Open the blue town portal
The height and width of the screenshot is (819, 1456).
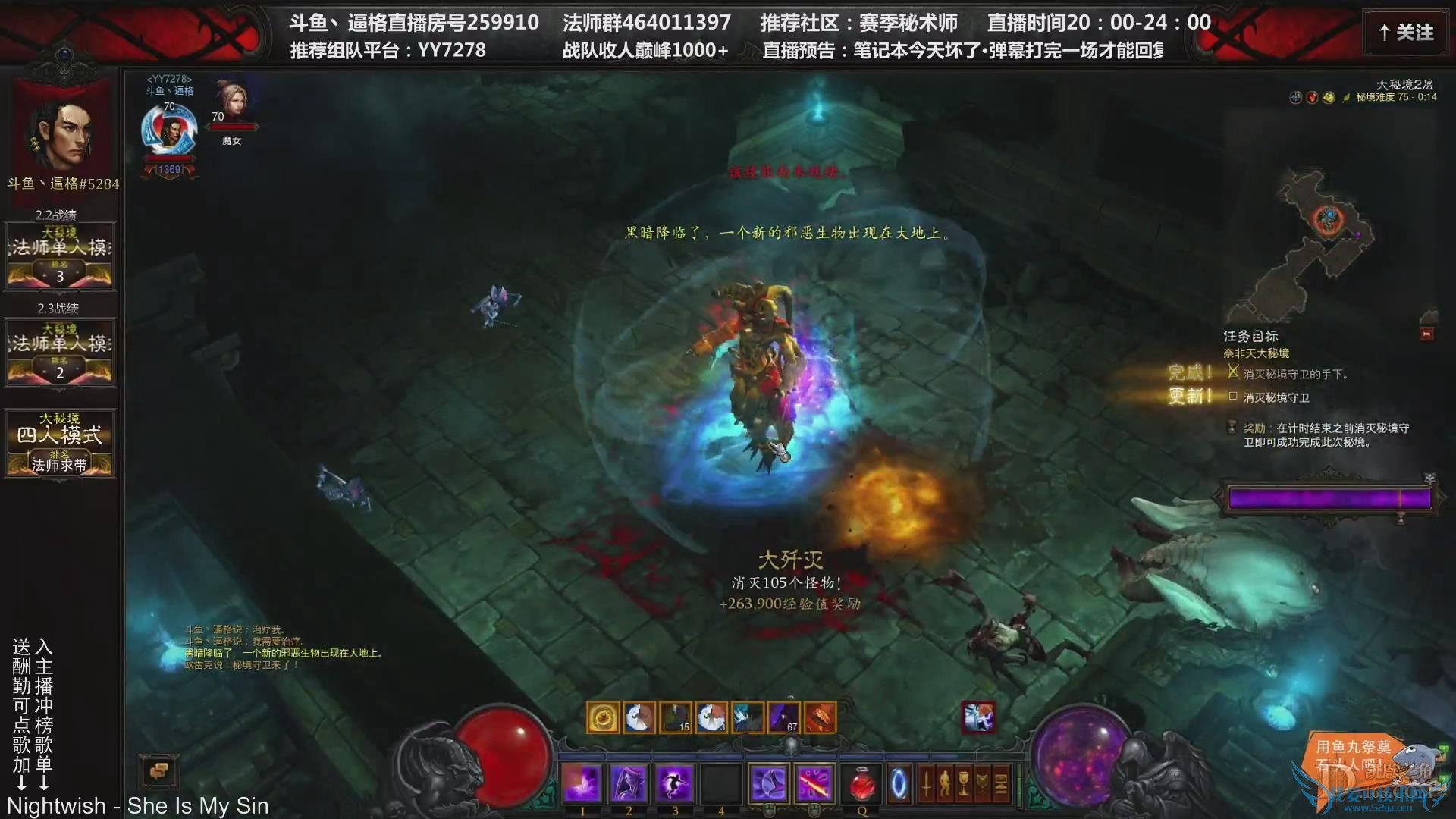899,784
